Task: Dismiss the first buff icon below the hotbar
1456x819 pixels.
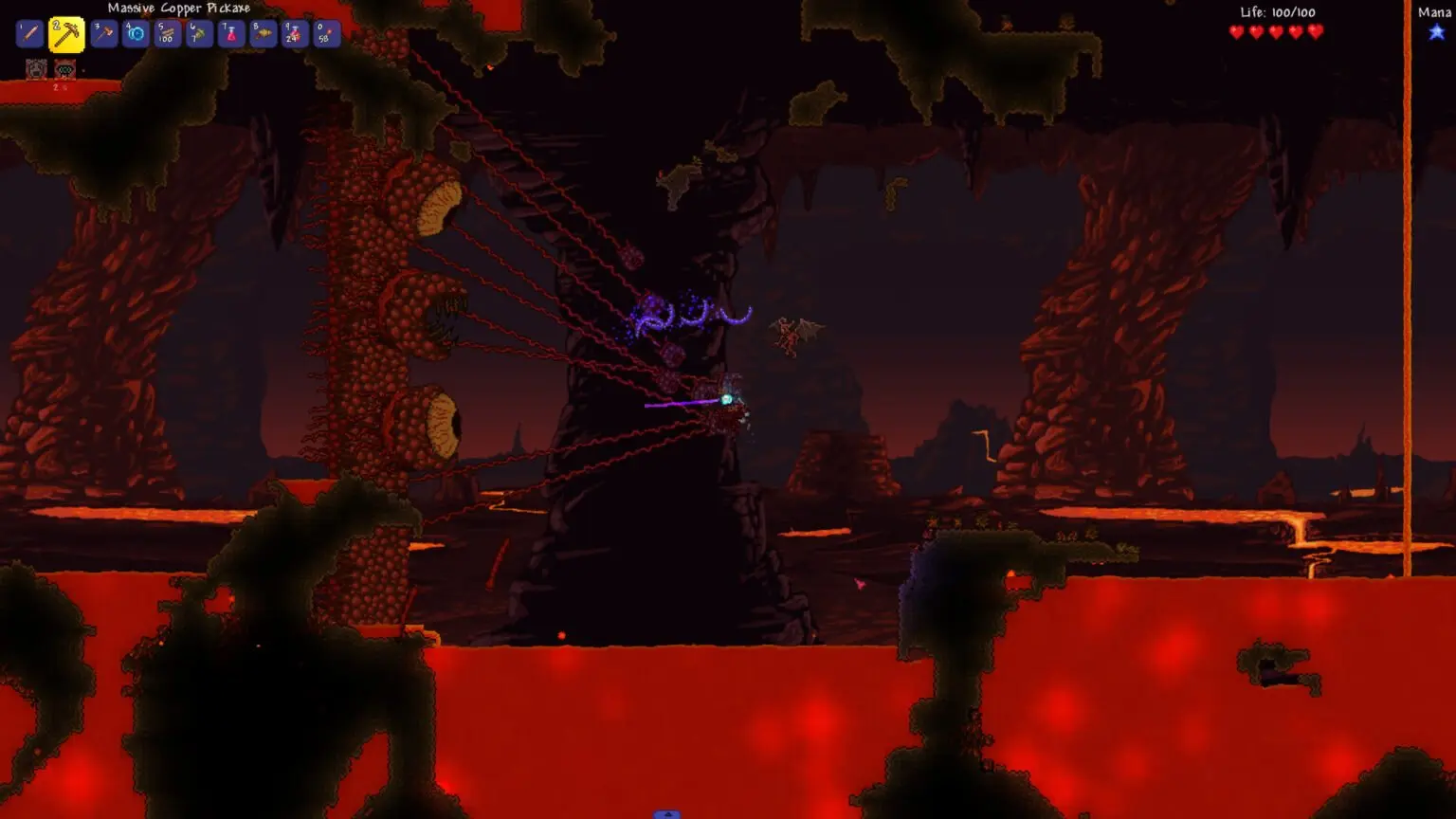Action: point(35,66)
